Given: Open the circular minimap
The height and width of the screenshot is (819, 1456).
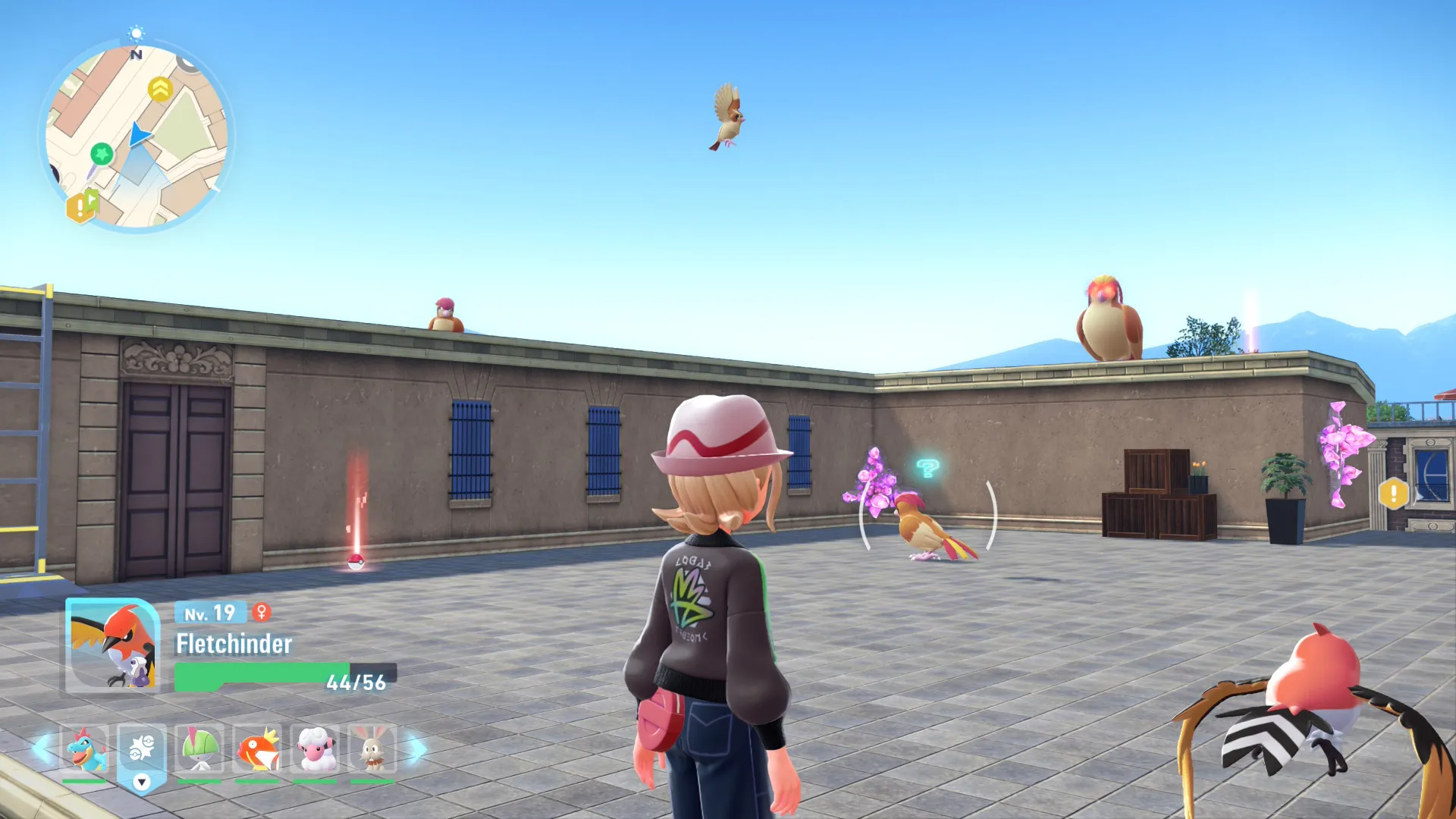Looking at the screenshot, I should (x=136, y=136).
